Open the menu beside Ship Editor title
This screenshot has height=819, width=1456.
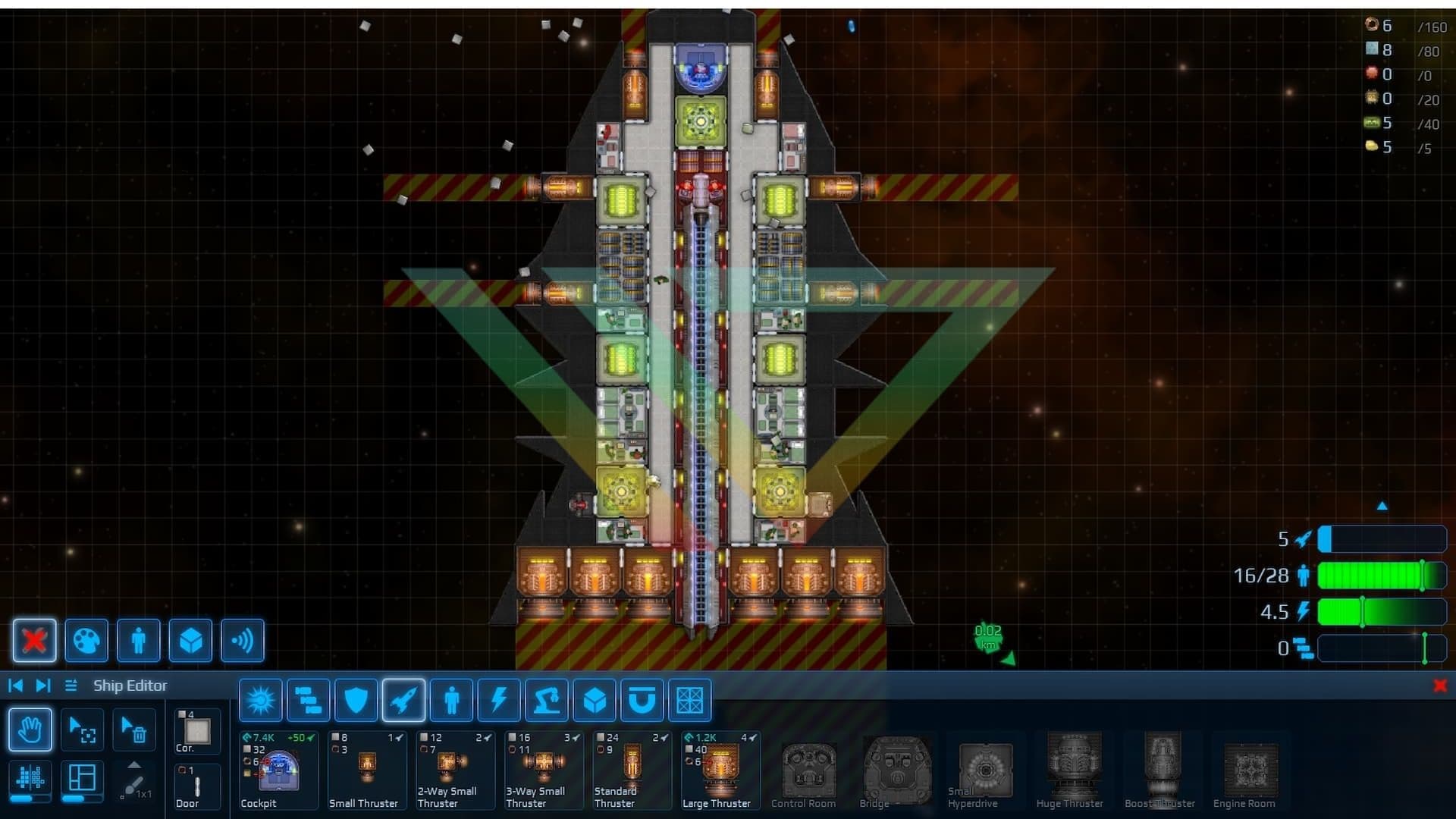70,685
